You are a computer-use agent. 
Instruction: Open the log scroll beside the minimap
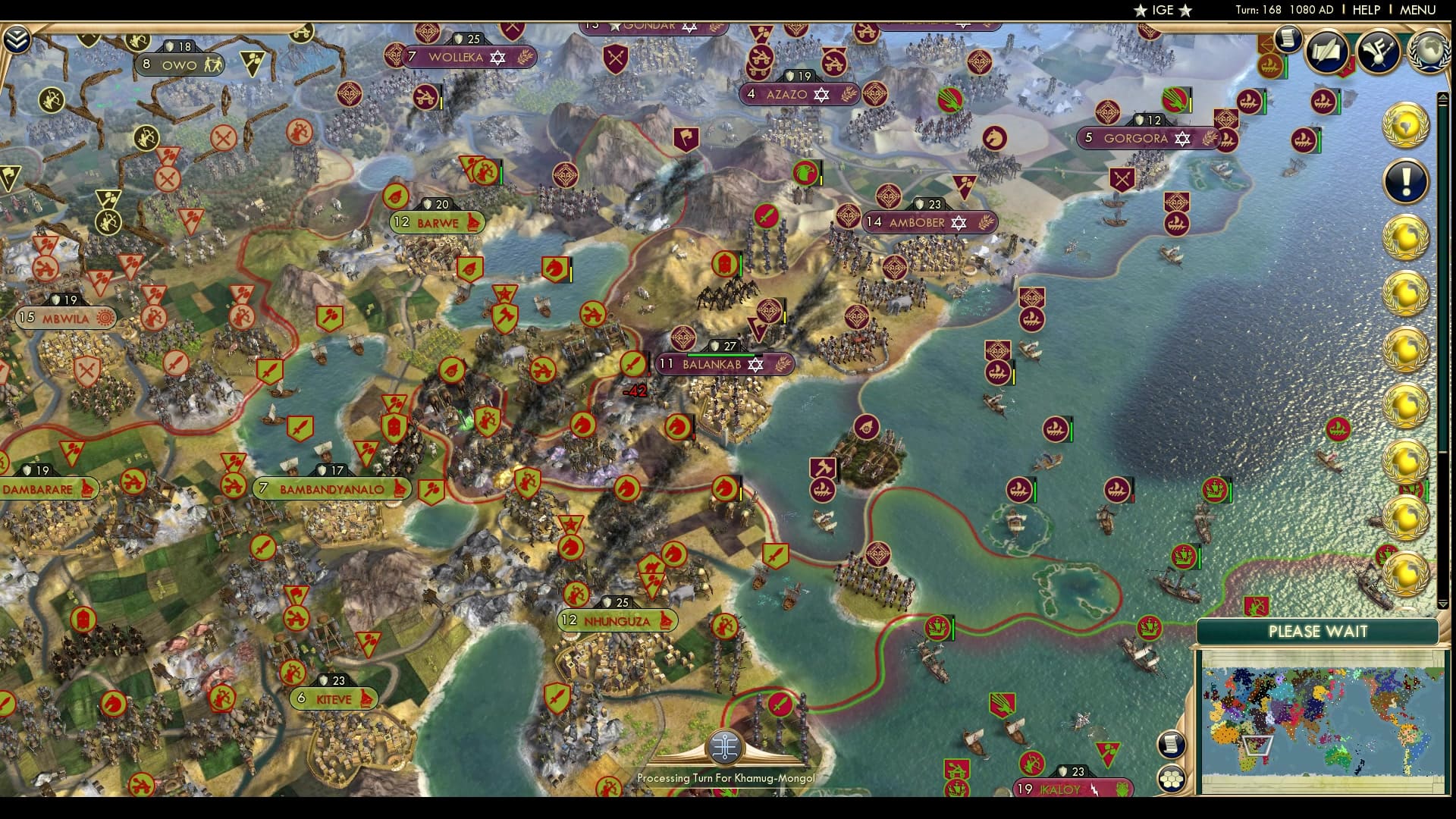pyautogui.click(x=1172, y=743)
